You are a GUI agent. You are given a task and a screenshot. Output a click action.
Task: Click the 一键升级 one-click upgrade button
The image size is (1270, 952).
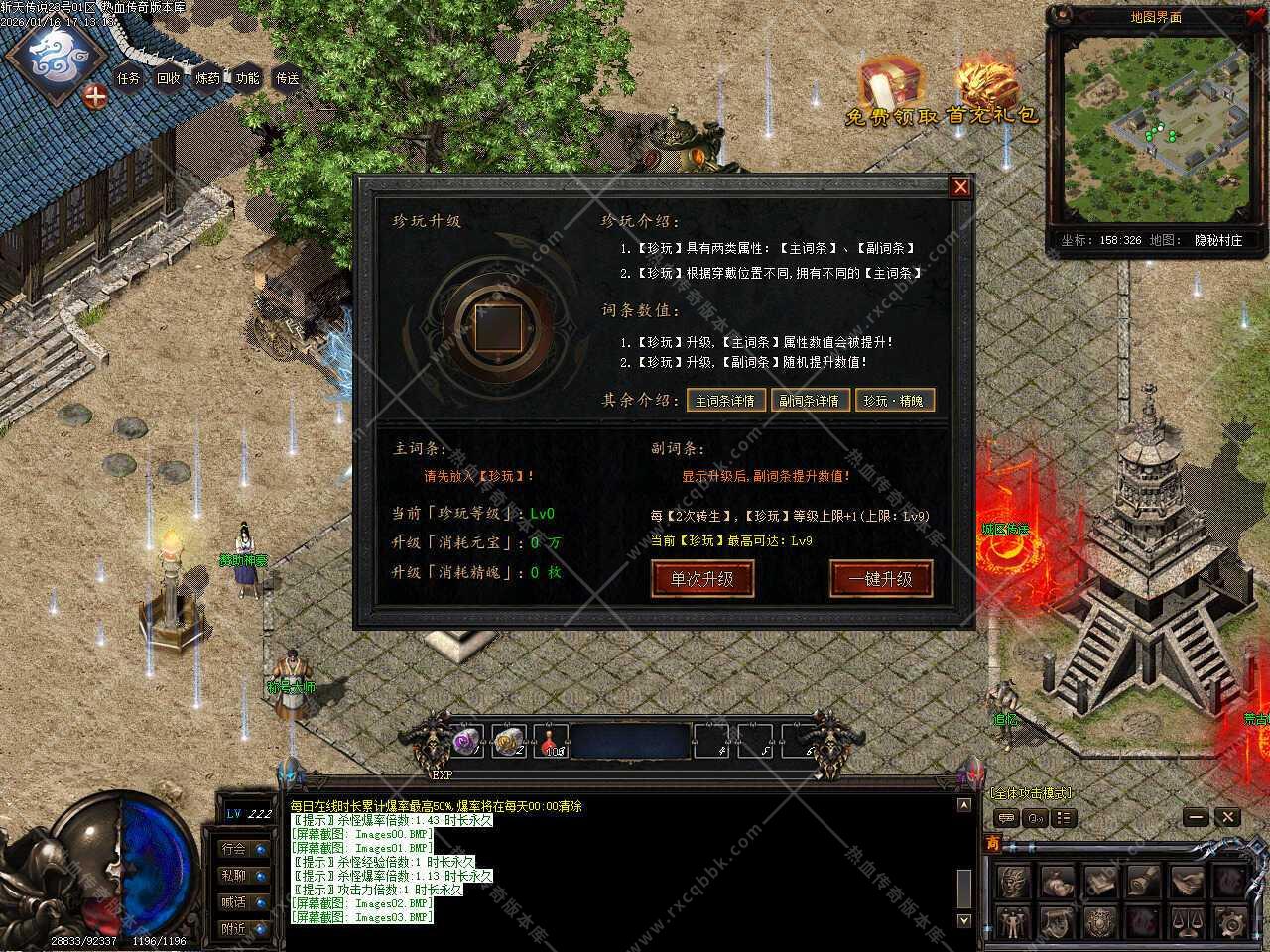(880, 578)
